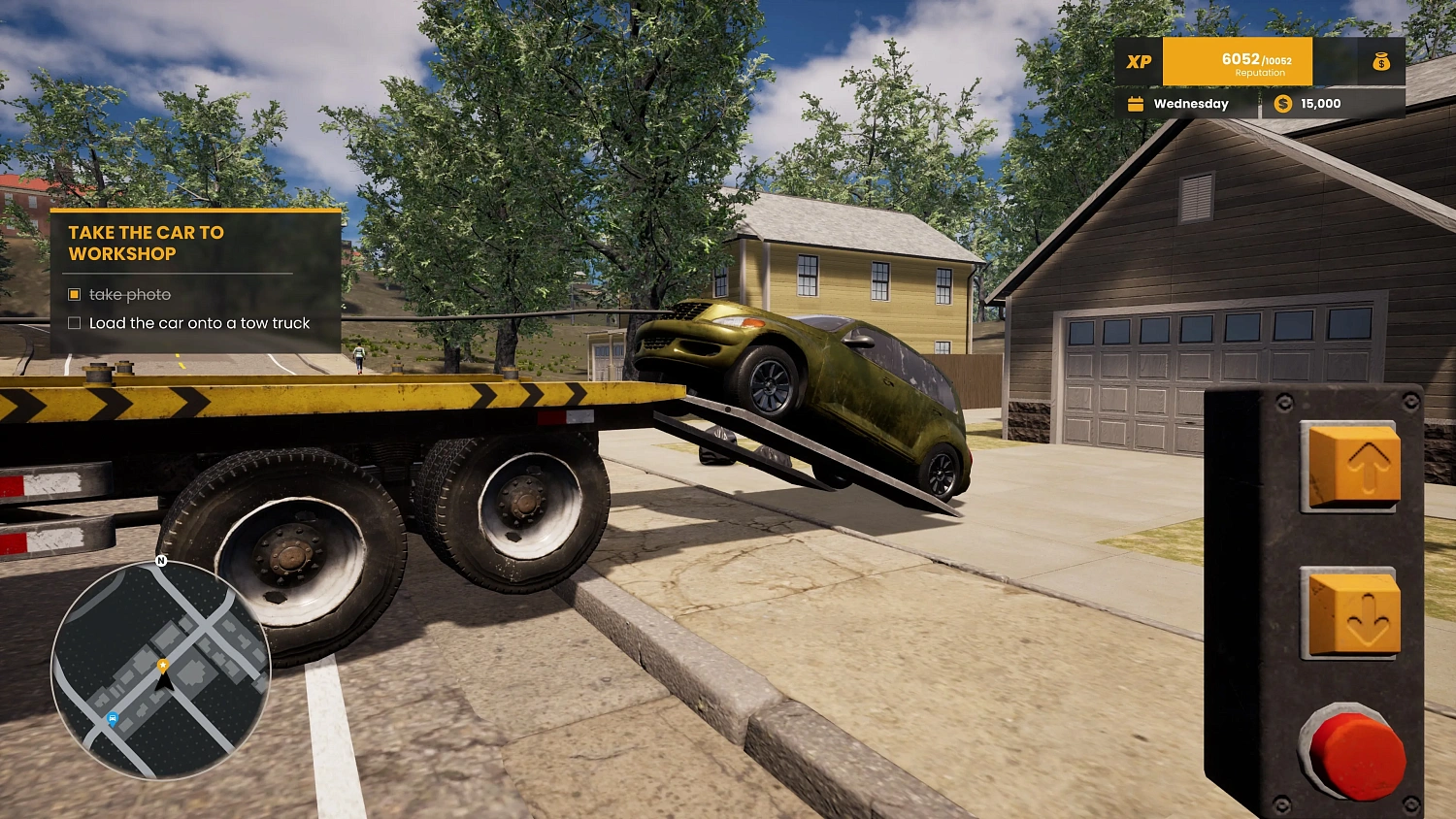Toggle the filled checkbox beside the crossed-out objective

pos(75,294)
